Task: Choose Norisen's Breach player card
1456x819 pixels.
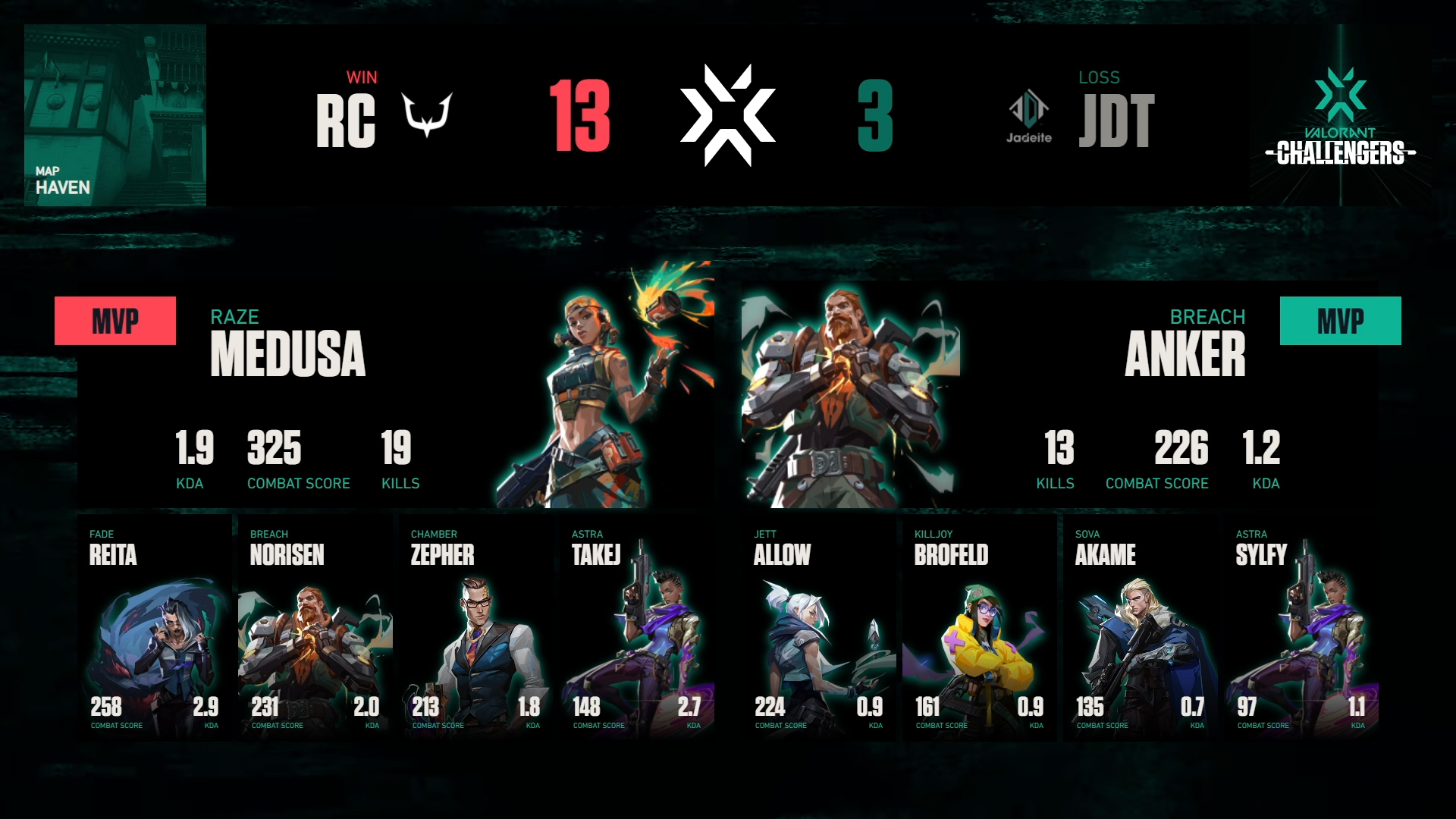Action: [x=315, y=628]
